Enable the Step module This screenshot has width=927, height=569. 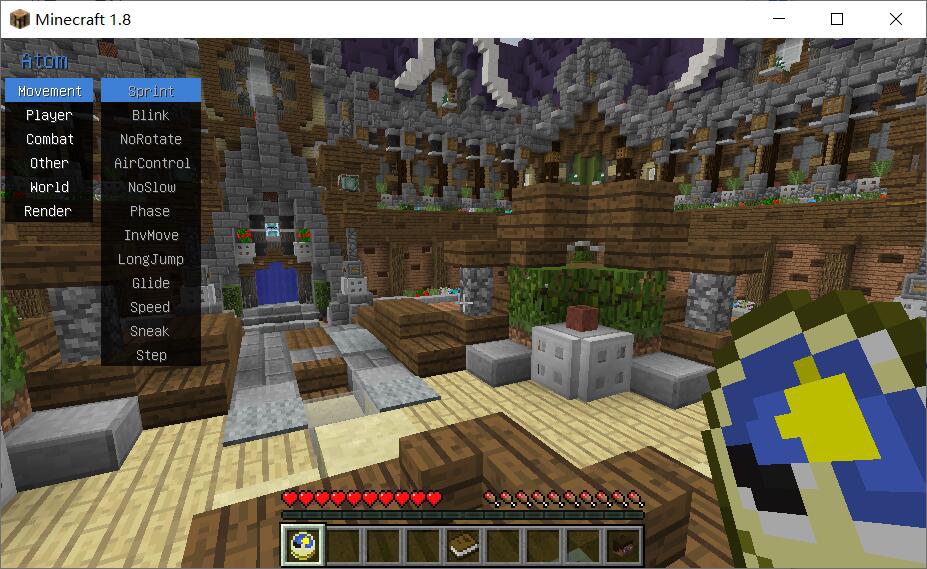(x=151, y=355)
